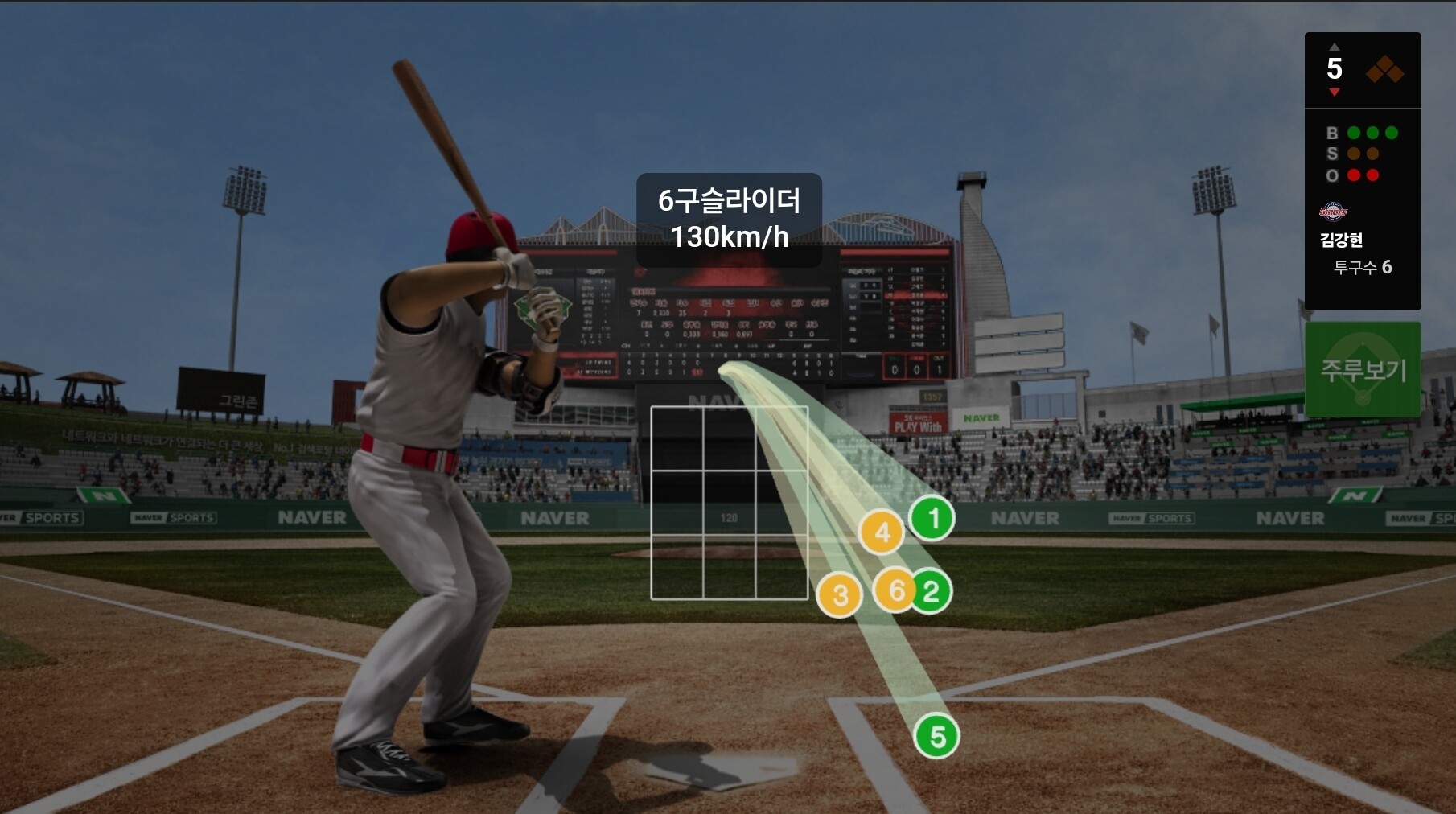Click the red down arrow below inning 5
This screenshot has height=814, width=1456.
pos(1335,92)
